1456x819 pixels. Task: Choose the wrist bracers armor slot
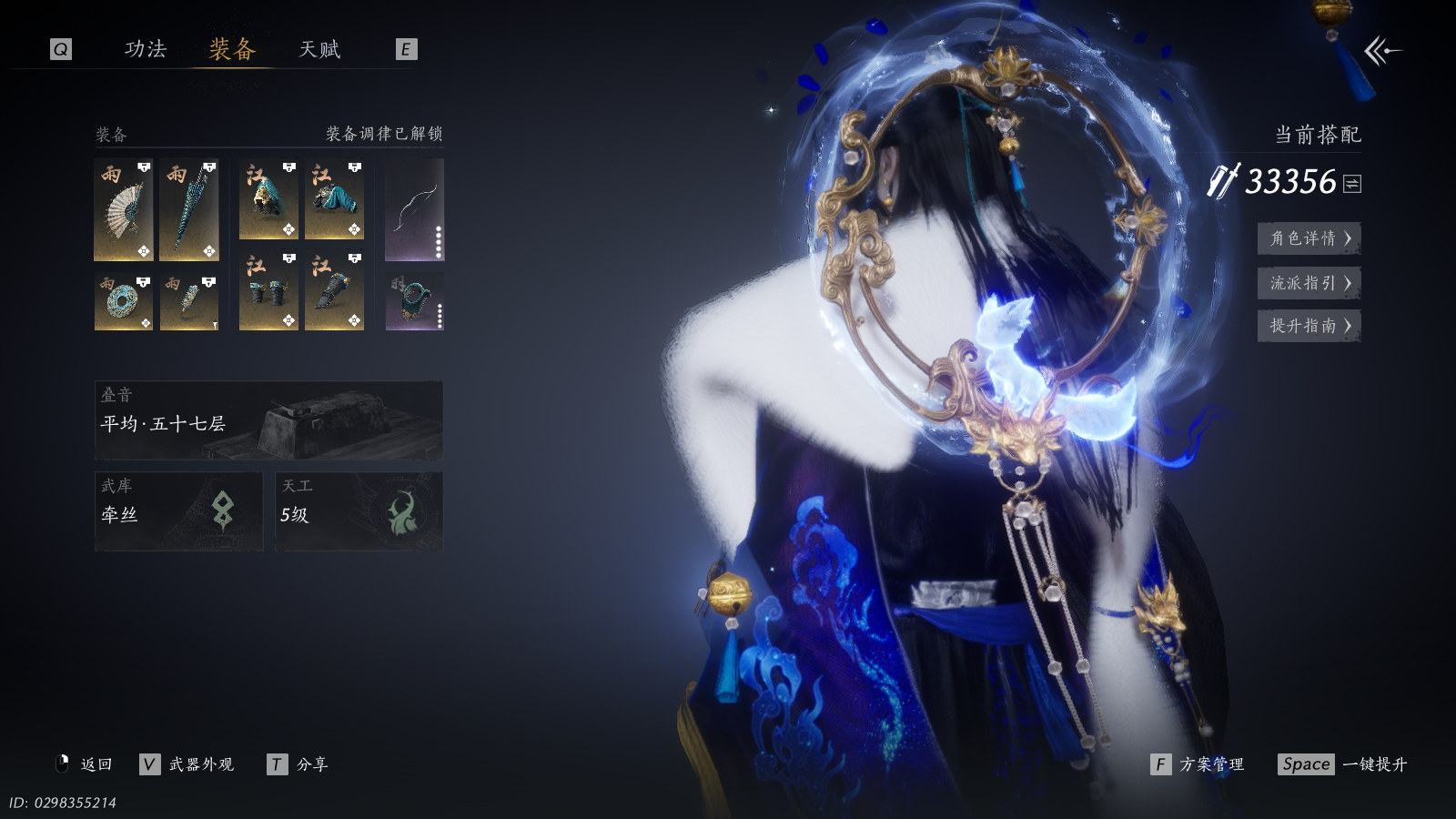click(268, 291)
